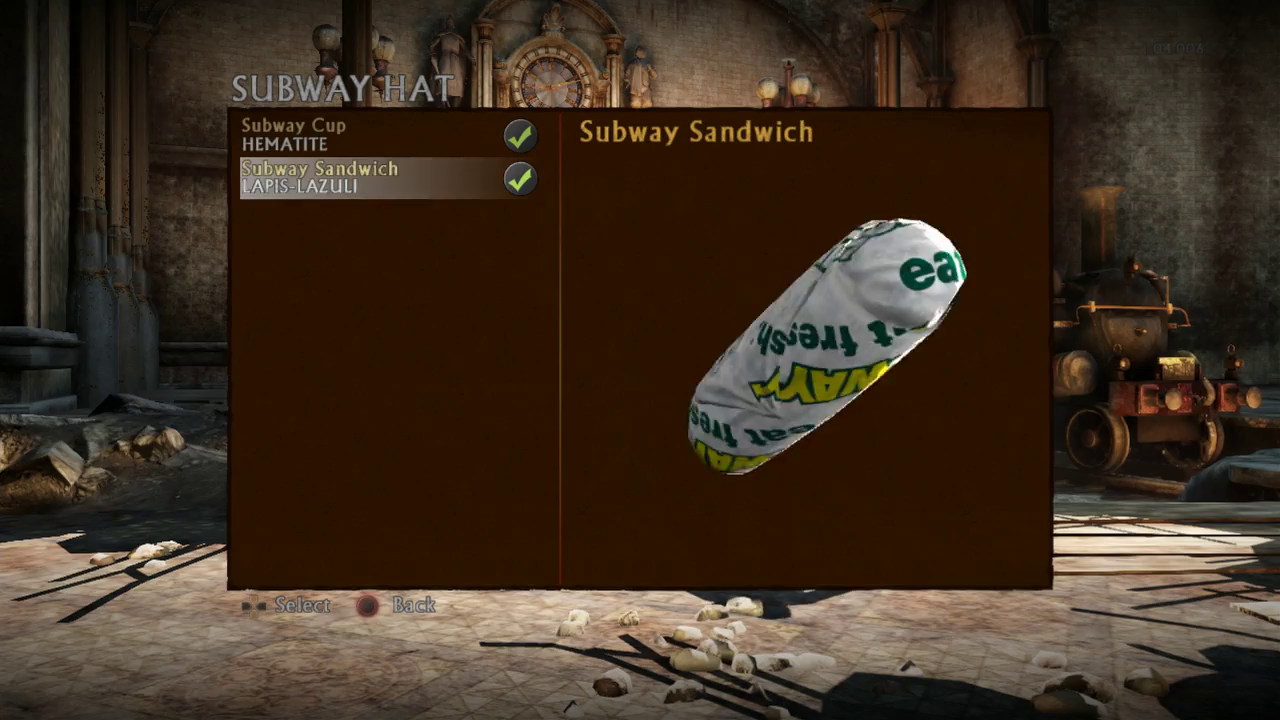Screen dimensions: 1280x720
Task: Click the Subway Sandwich preview model
Action: [826, 345]
